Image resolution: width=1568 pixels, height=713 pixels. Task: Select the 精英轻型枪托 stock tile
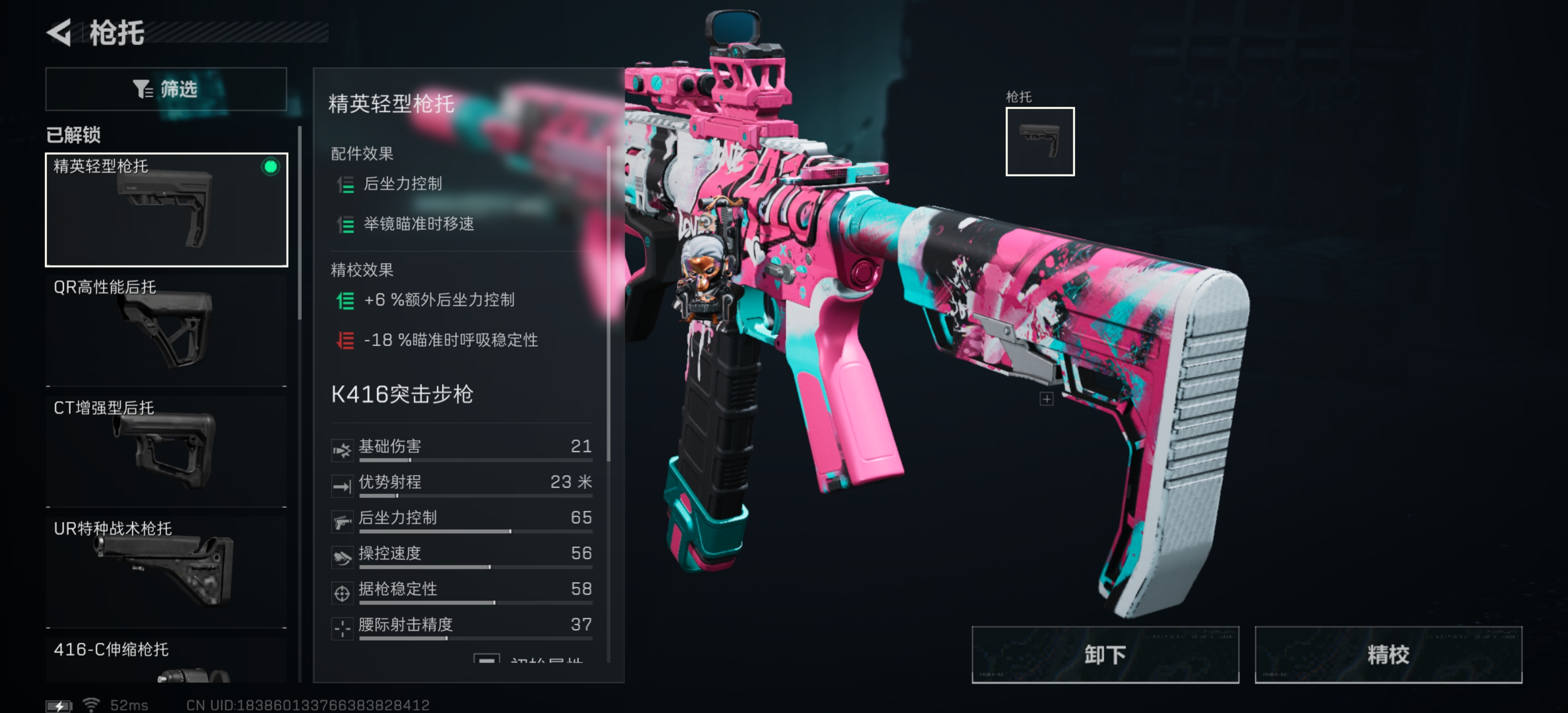[x=166, y=209]
